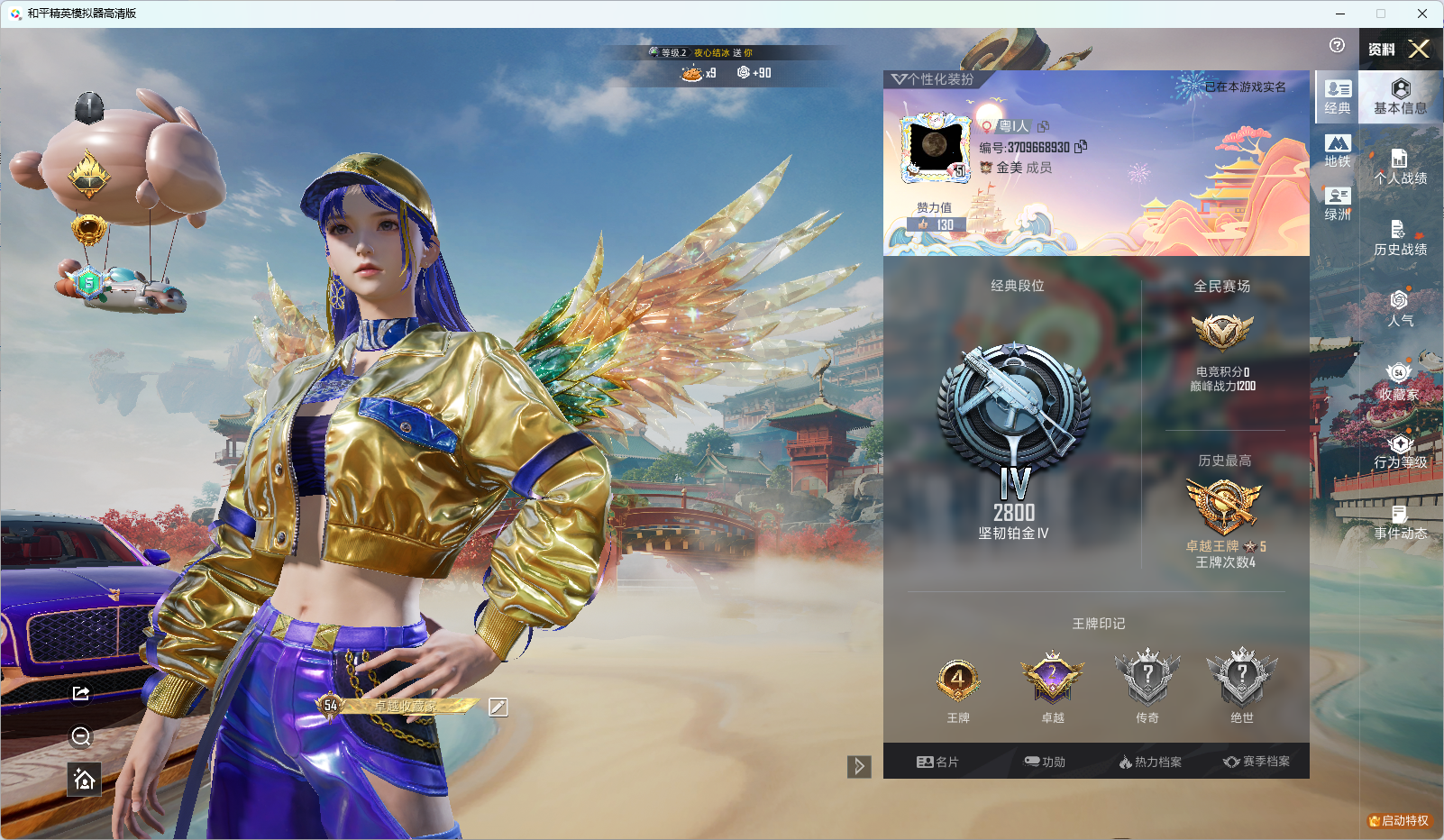Show the 人气 page
Viewport: 1444px width, 840px height.
(x=1400, y=309)
